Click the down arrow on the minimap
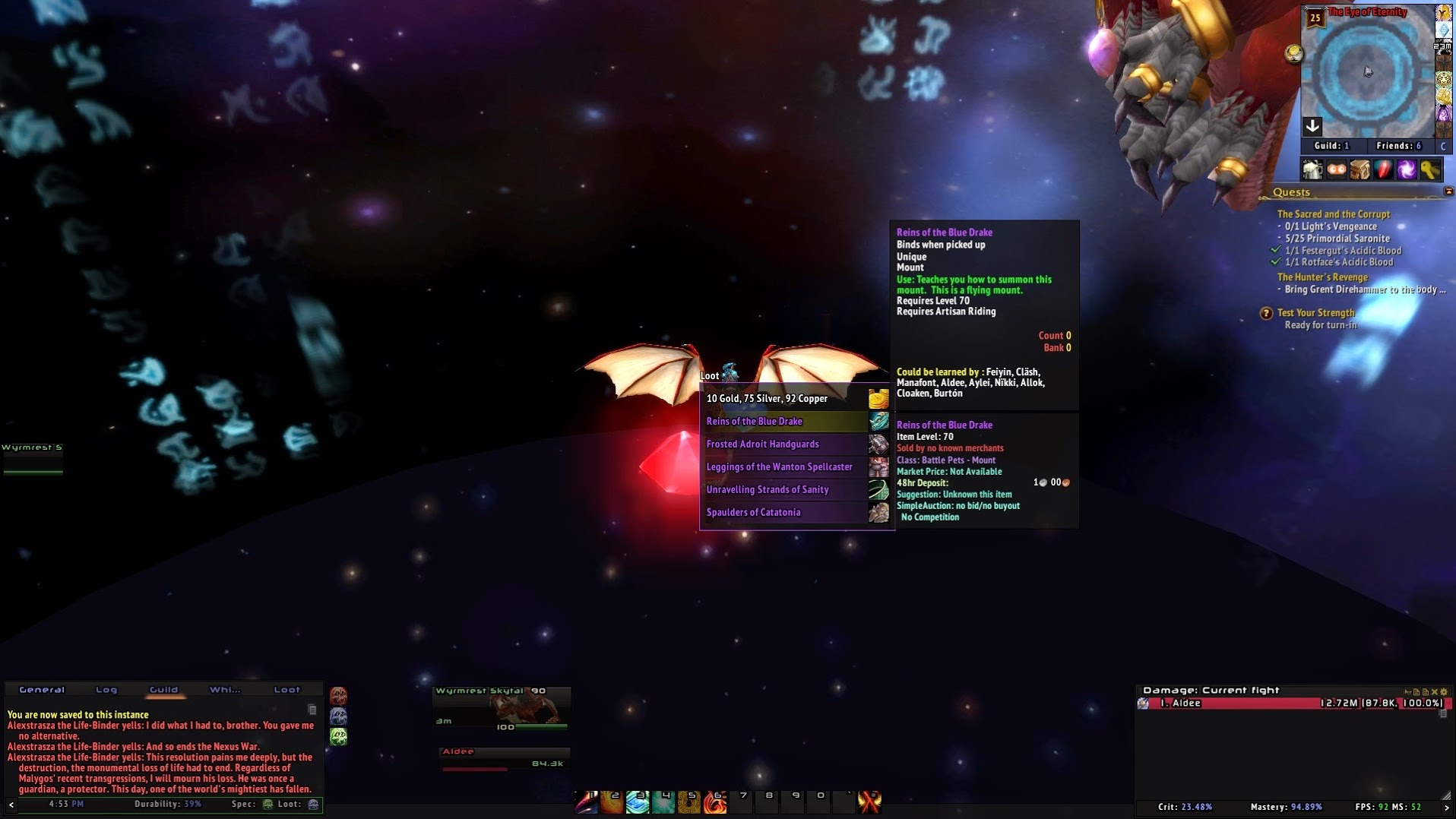Screen dimensions: 1456x819 [1312, 126]
